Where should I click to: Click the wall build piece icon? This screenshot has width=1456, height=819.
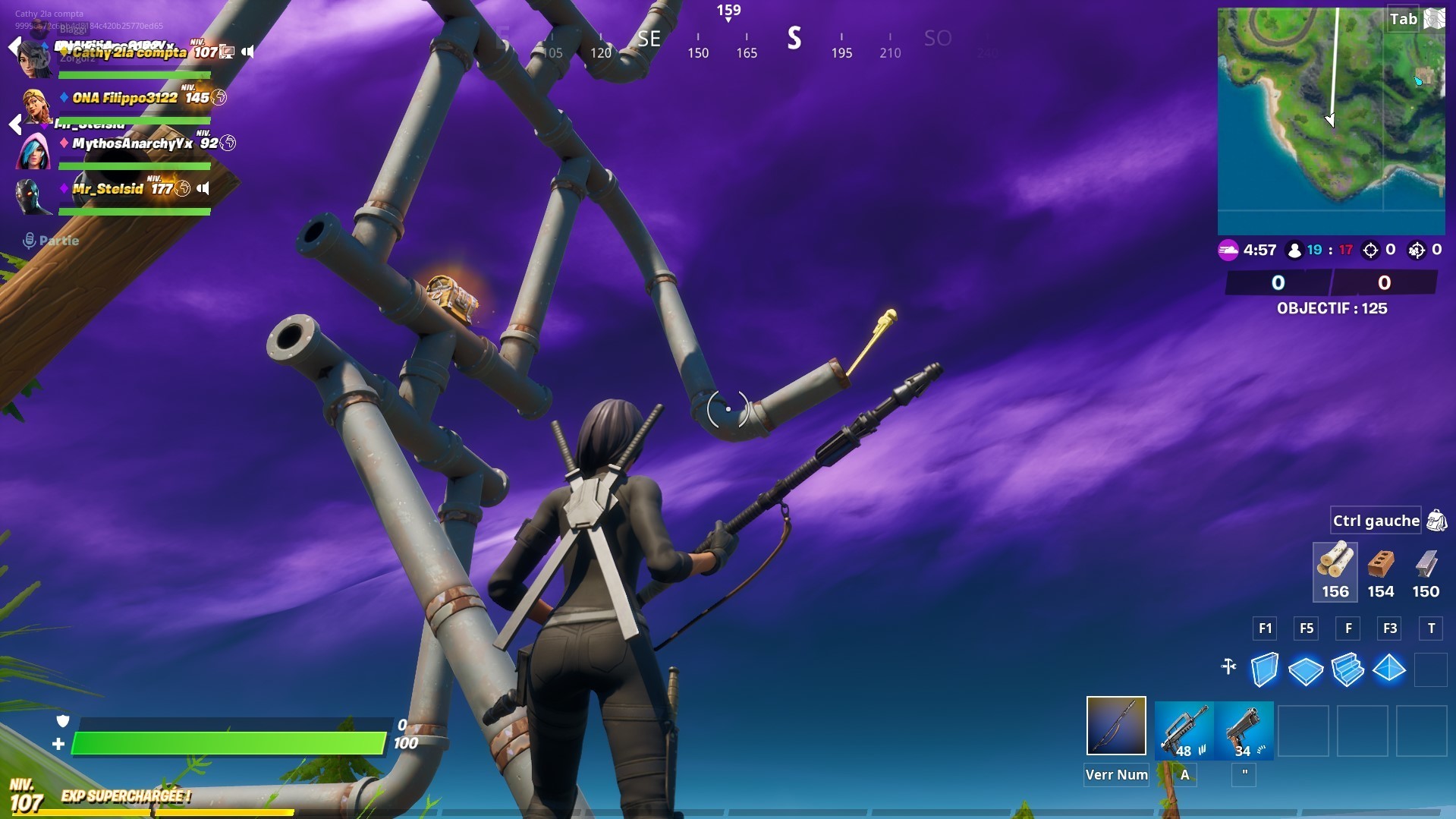pyautogui.click(x=1264, y=669)
